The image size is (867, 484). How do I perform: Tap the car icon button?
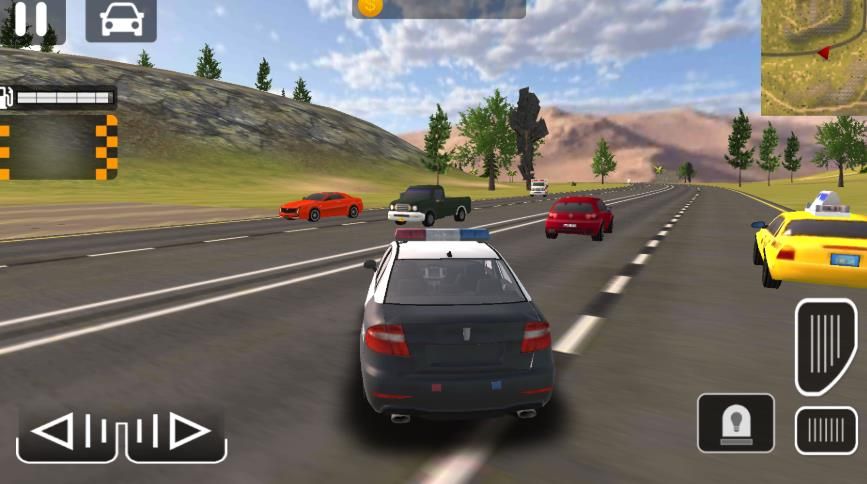click(121, 20)
